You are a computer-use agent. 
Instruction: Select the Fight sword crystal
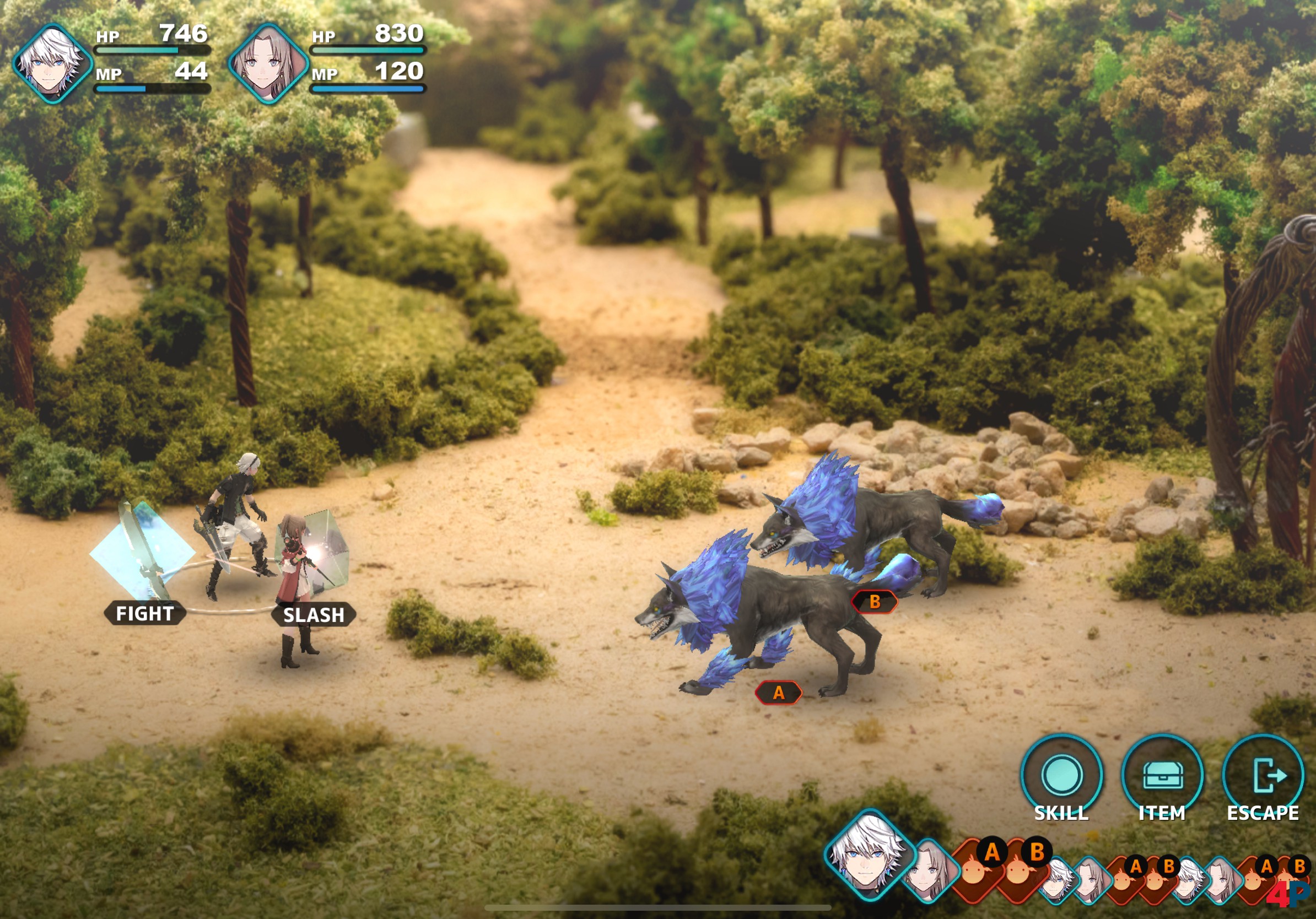143,554
